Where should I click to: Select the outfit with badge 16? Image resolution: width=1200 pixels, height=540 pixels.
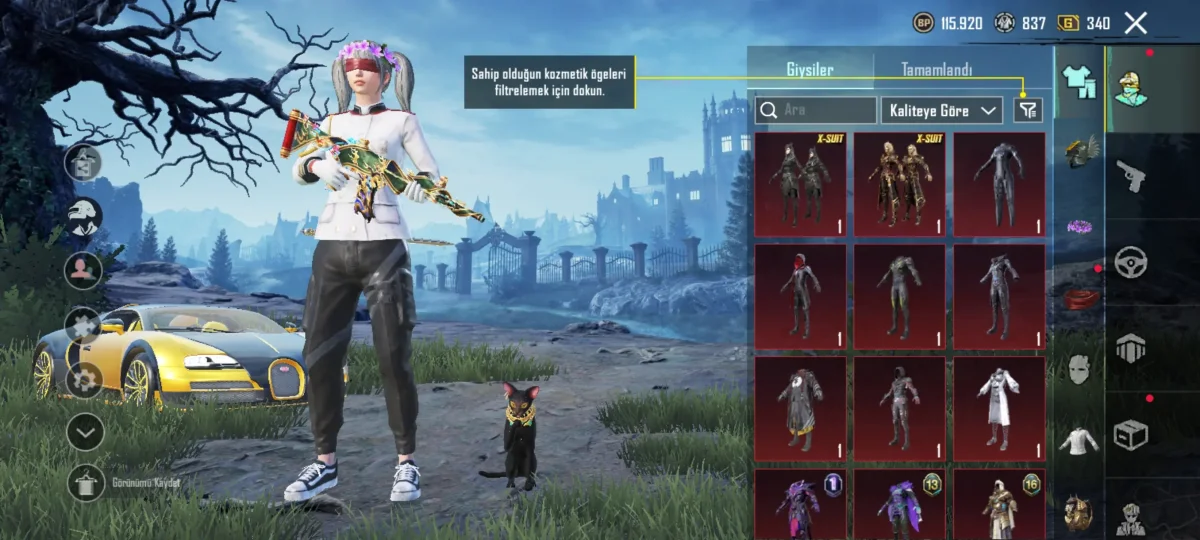point(998,505)
